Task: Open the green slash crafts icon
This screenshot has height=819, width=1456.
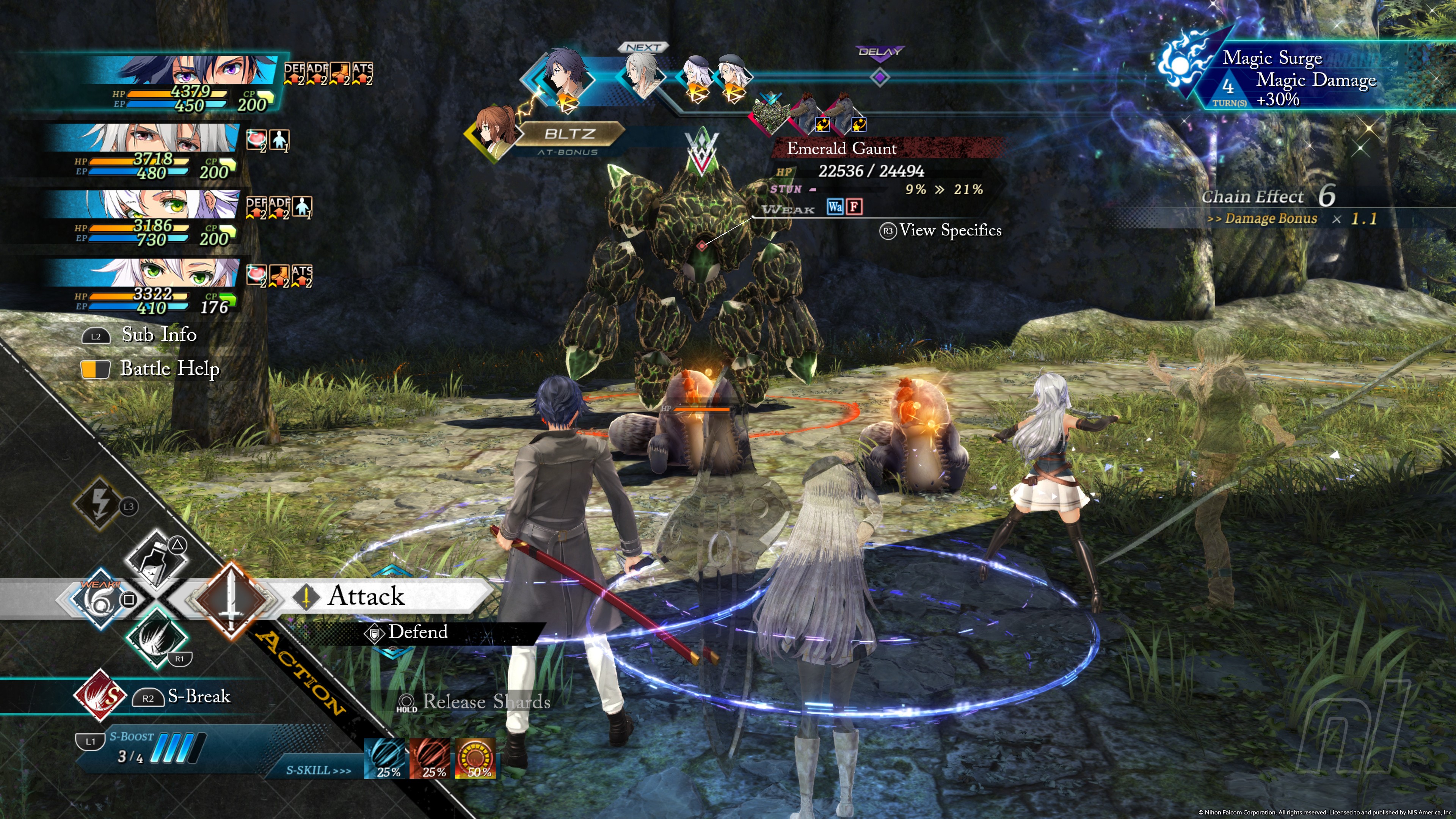Action: tap(155, 637)
